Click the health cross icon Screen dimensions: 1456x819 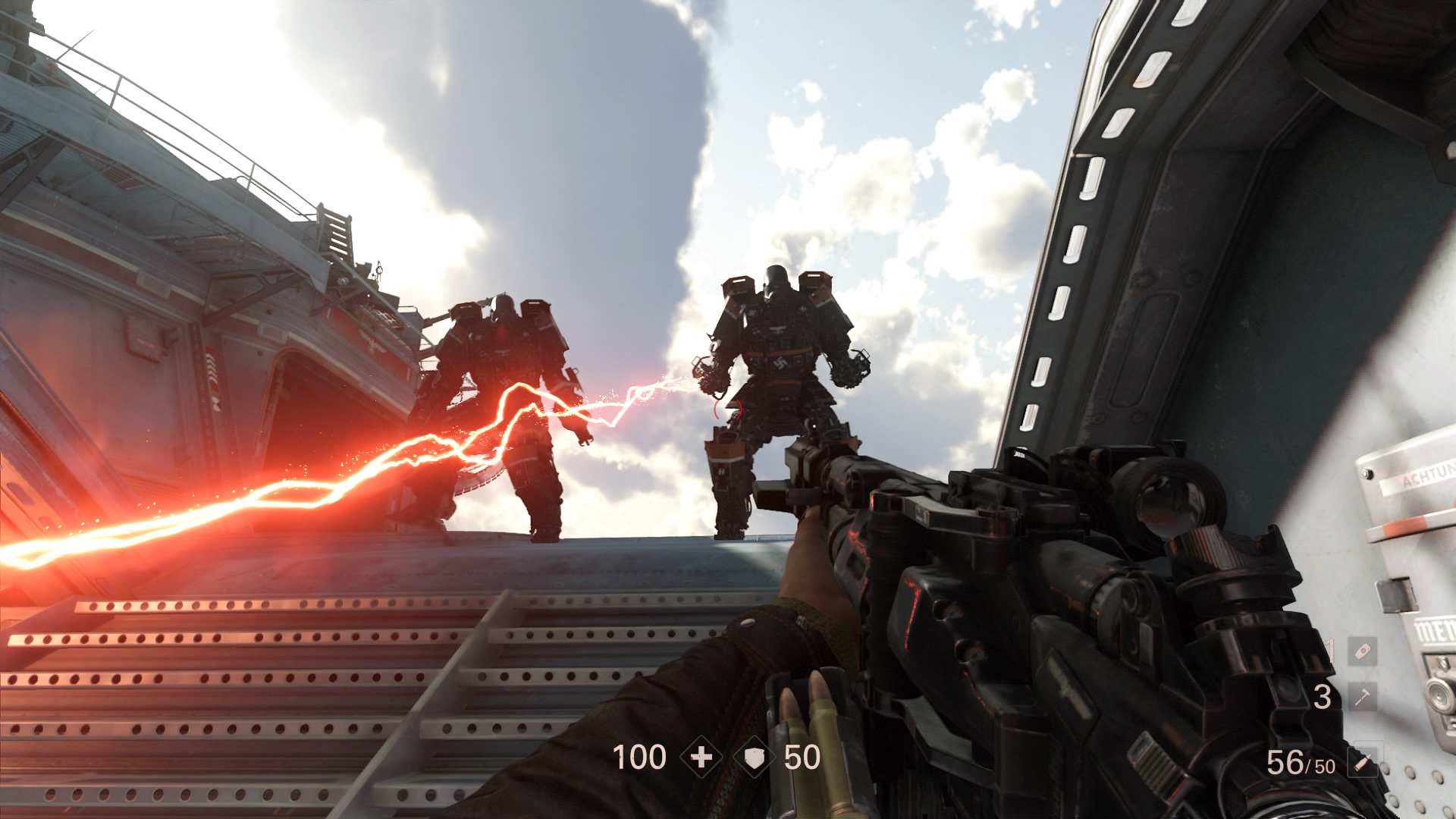click(x=702, y=757)
